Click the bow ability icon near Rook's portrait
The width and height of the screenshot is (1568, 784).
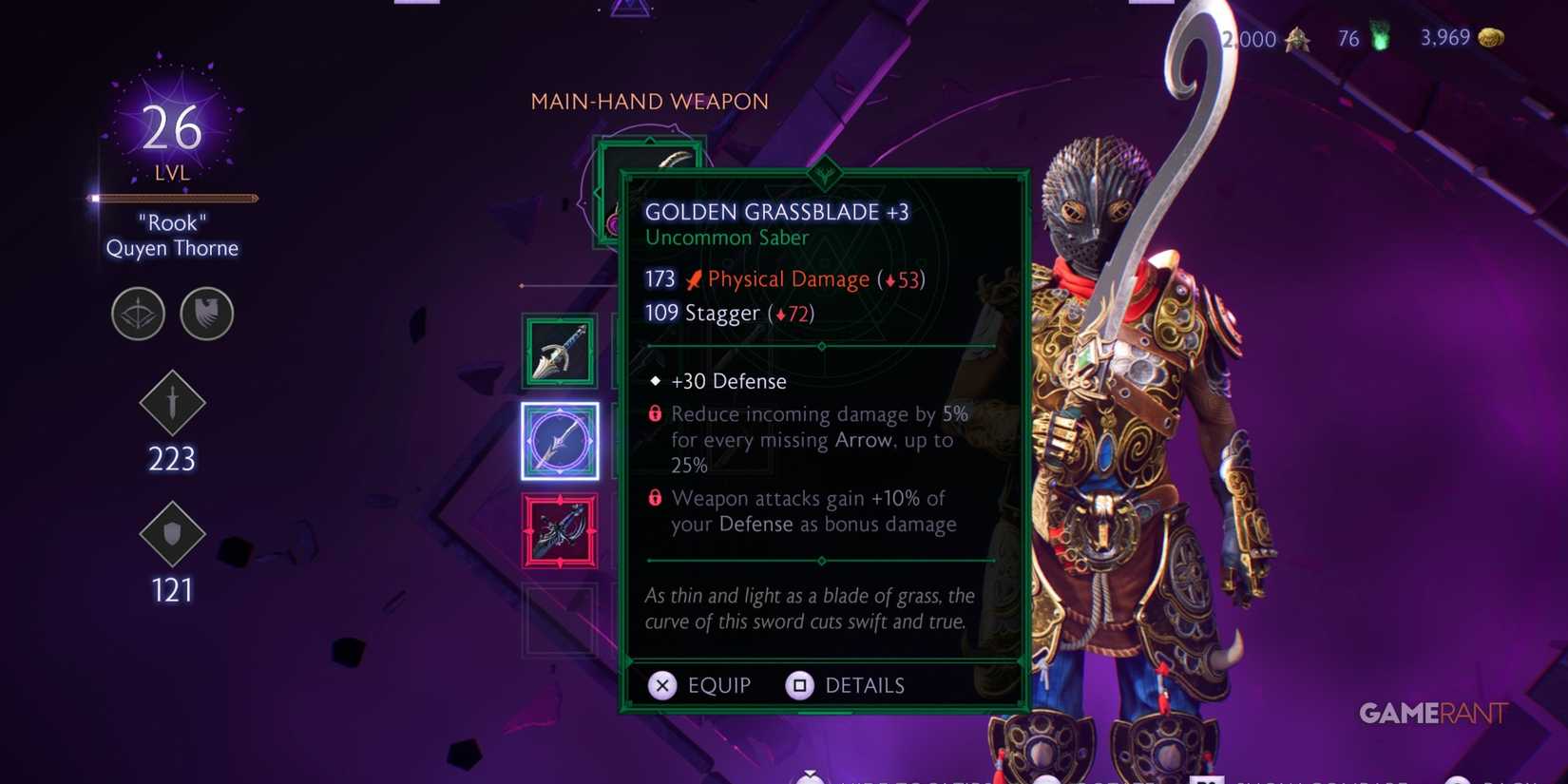138,314
